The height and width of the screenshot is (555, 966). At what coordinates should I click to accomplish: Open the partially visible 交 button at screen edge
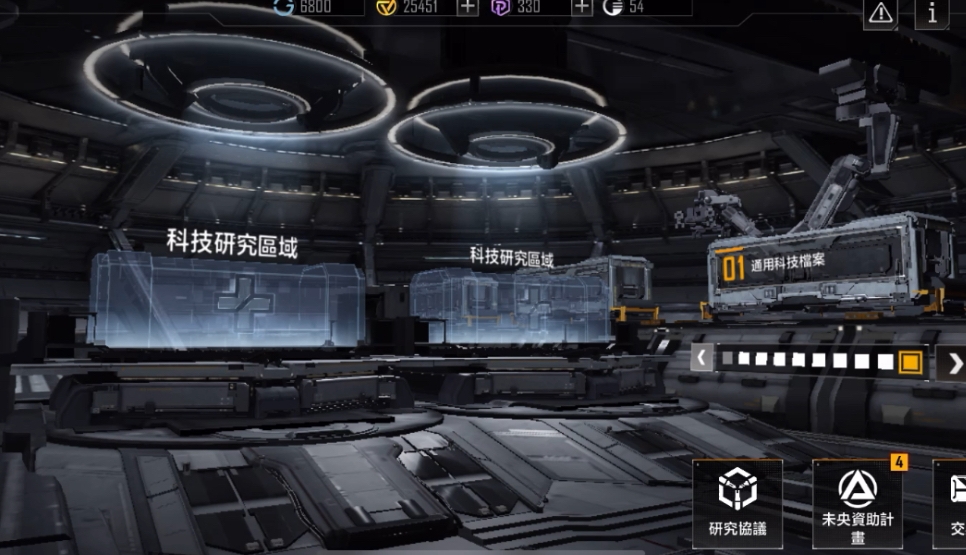pos(950,503)
